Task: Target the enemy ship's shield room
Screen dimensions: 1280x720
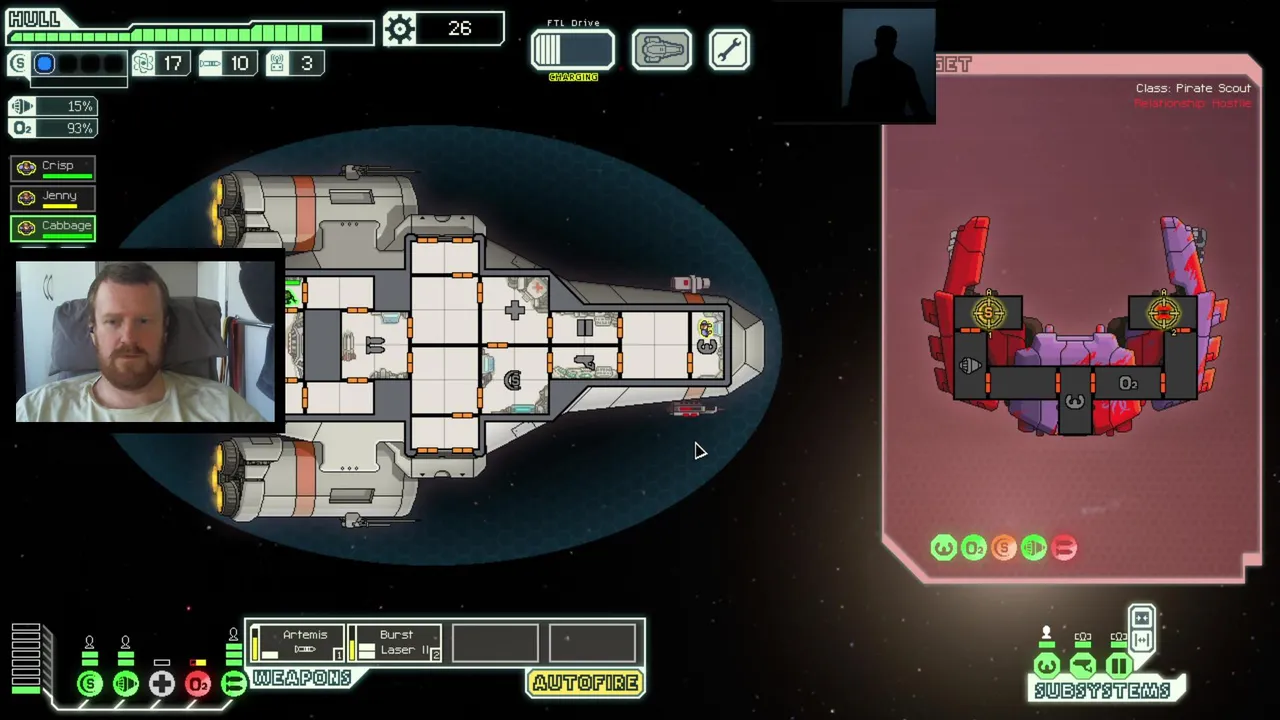Action: pos(989,313)
